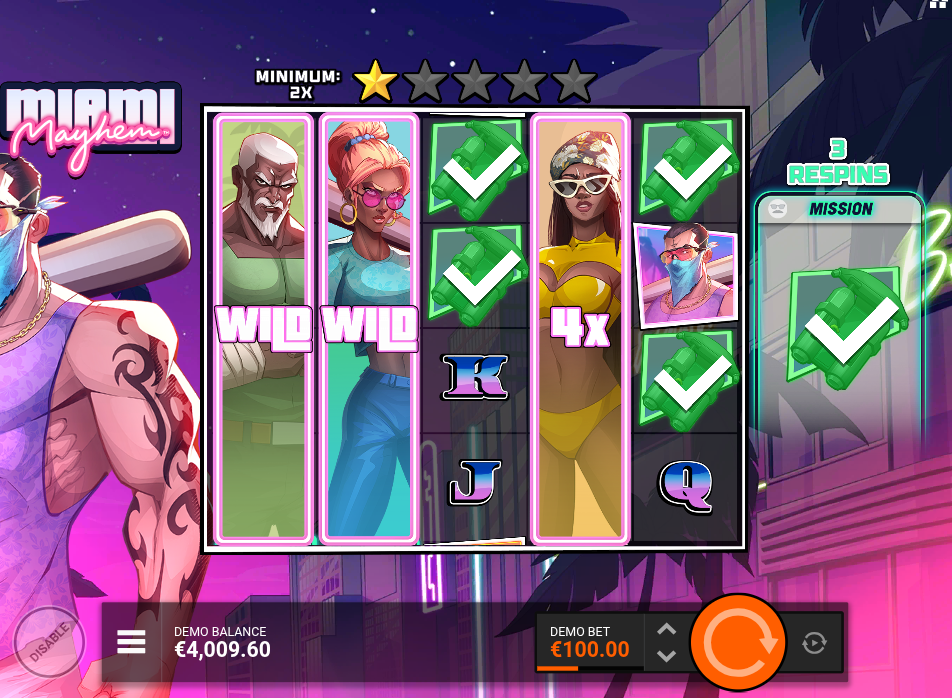Open the autoplay options

tap(815, 642)
